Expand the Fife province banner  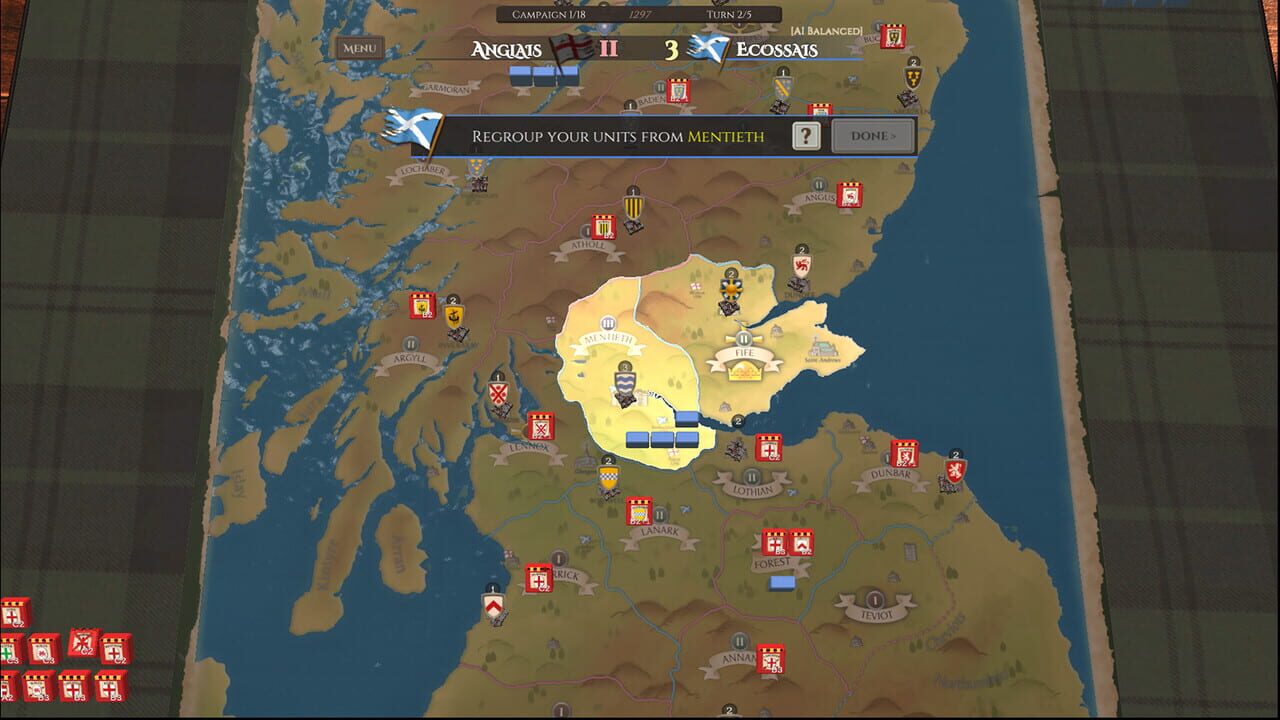click(743, 352)
